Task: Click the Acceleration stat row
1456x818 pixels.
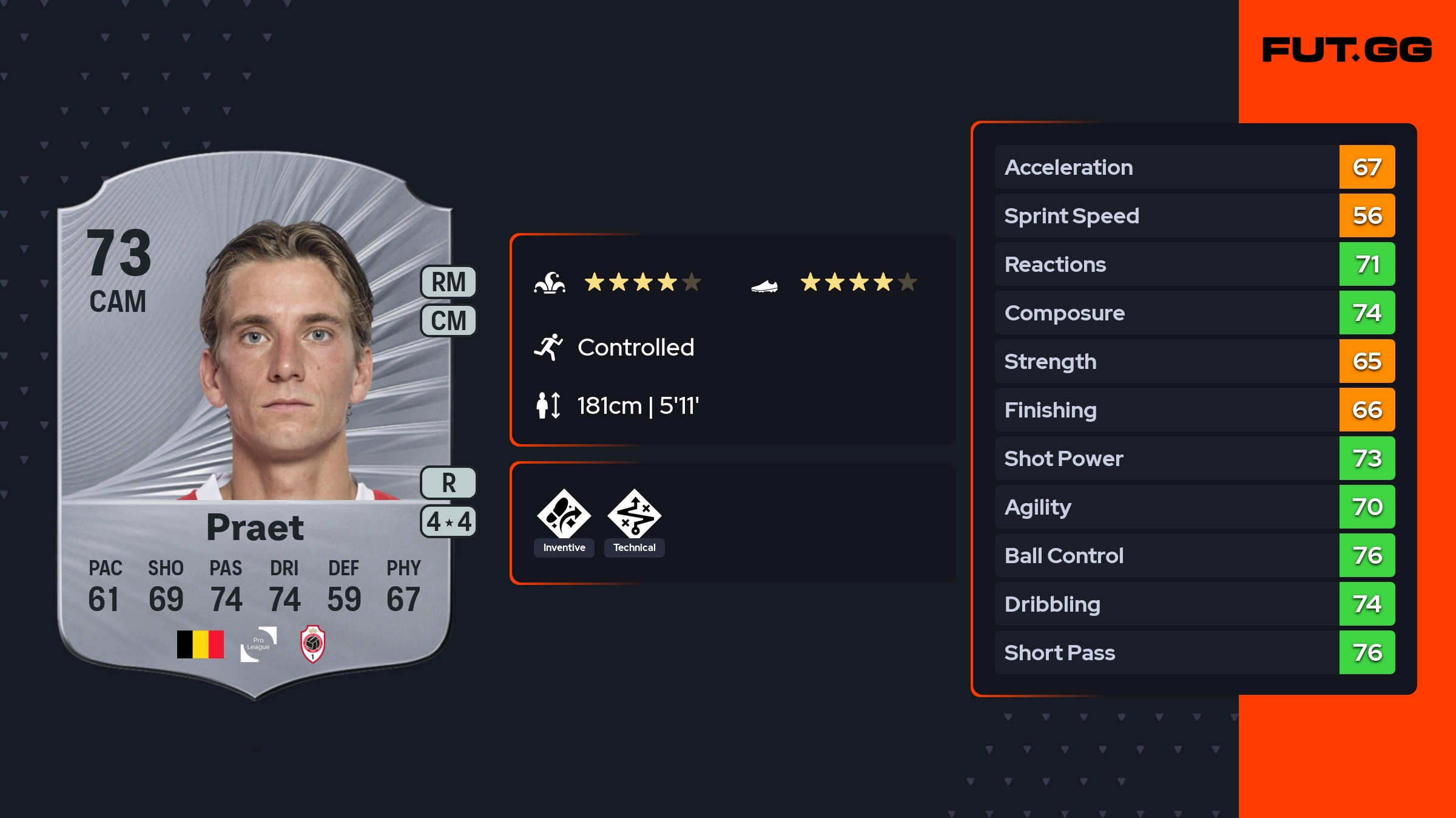Action: pos(1194,167)
